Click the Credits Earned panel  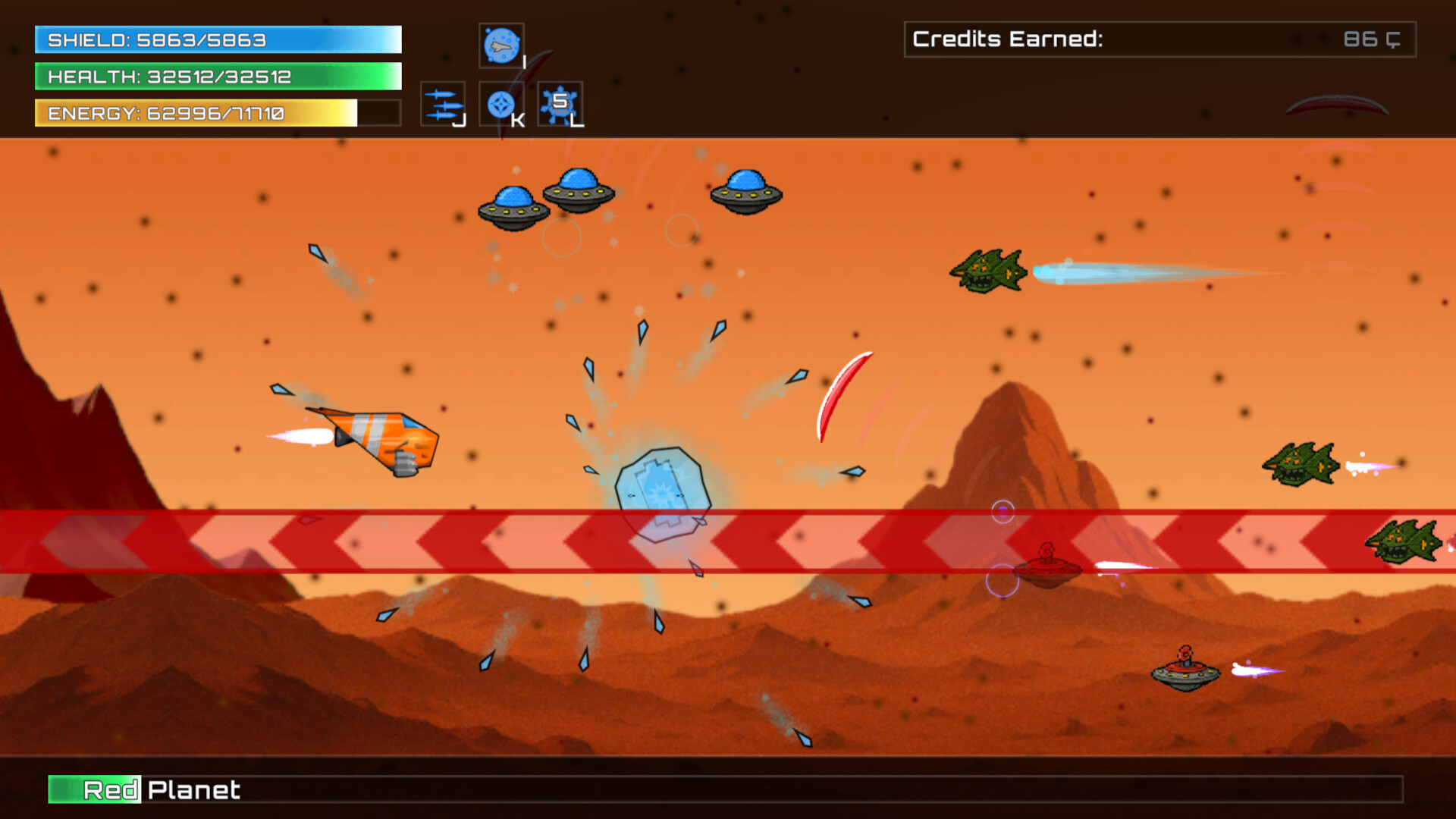[x=1160, y=39]
